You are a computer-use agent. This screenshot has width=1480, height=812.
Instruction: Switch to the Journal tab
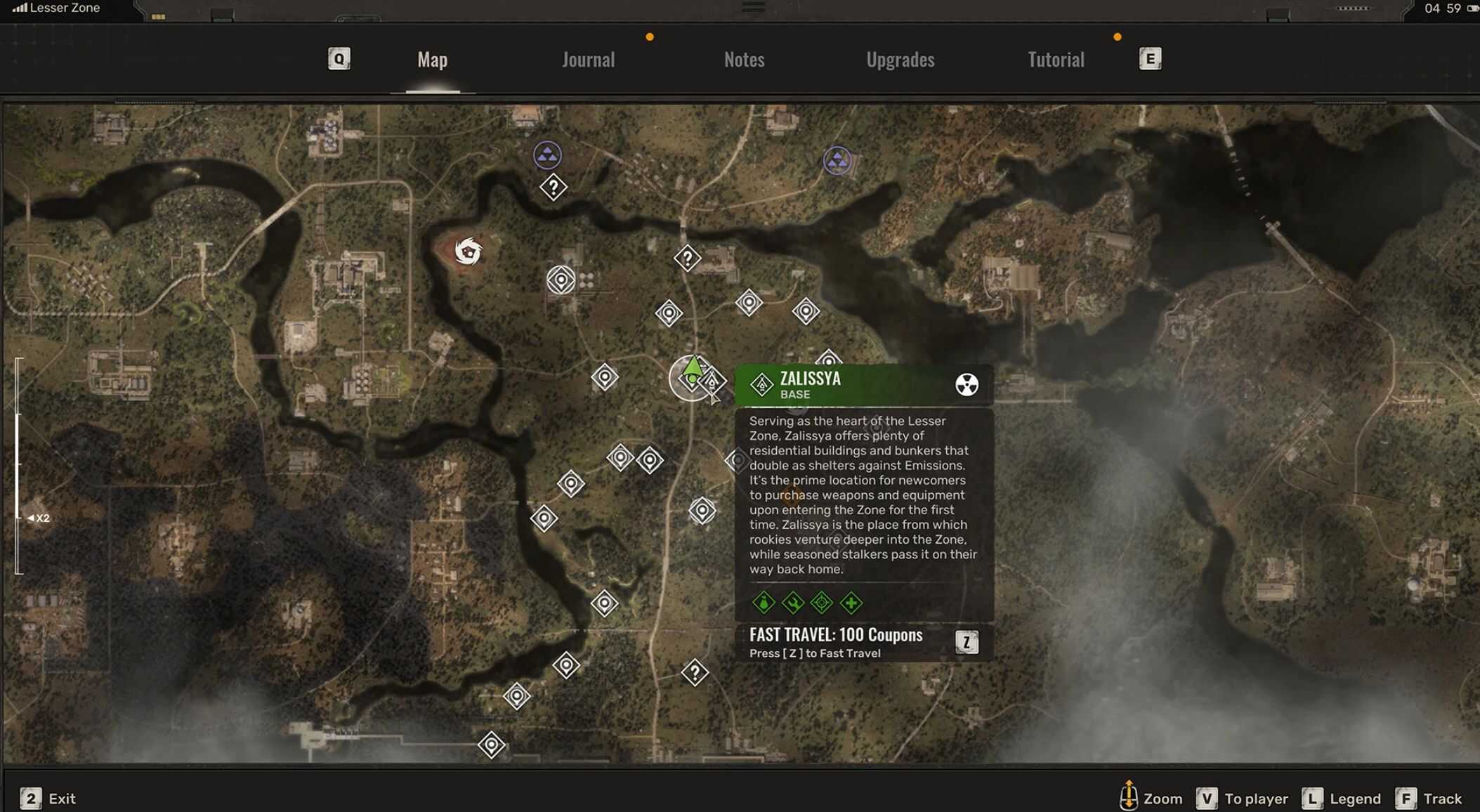(x=588, y=60)
